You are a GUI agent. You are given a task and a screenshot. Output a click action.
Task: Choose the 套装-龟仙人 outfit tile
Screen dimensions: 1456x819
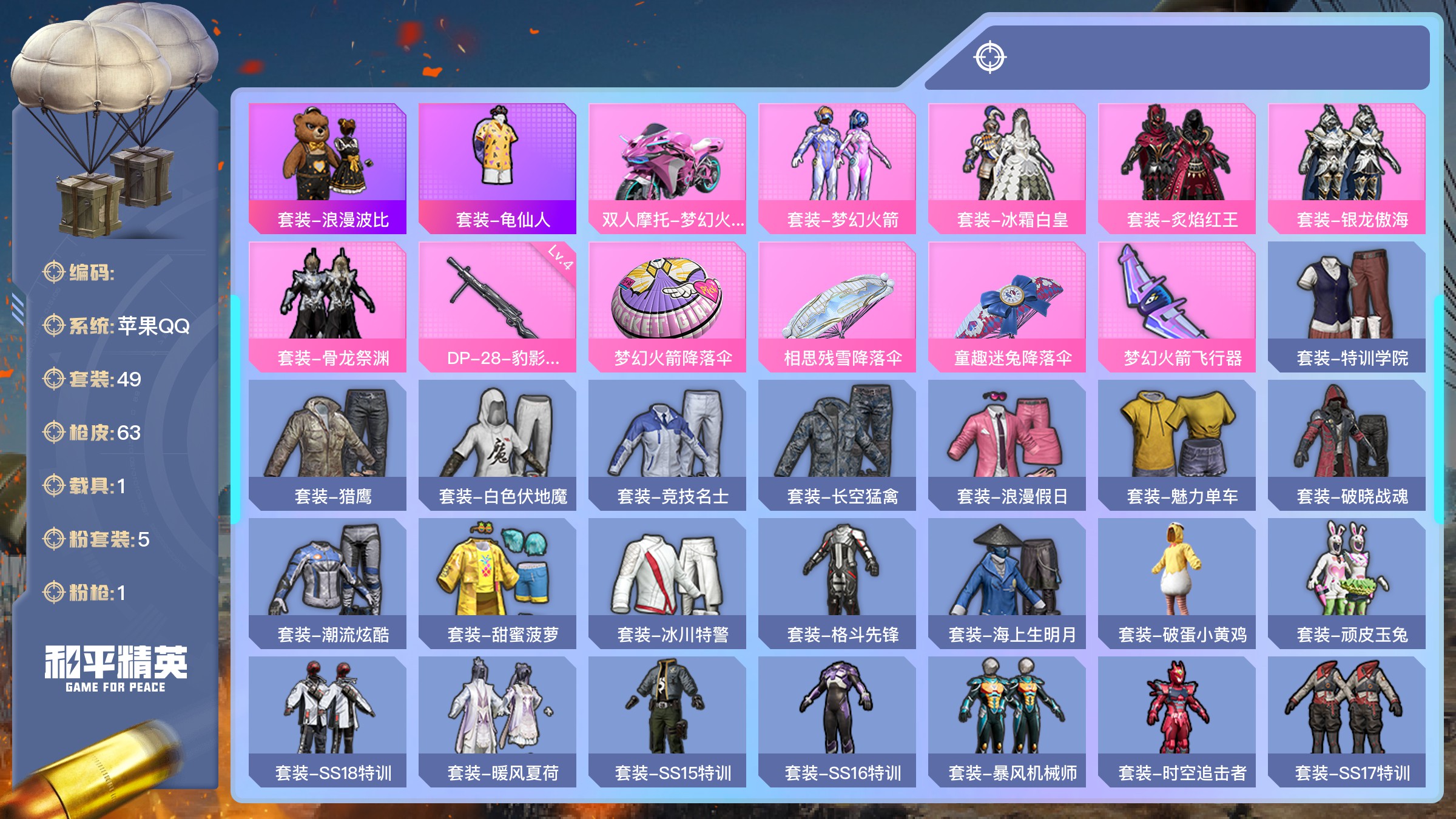coord(497,168)
